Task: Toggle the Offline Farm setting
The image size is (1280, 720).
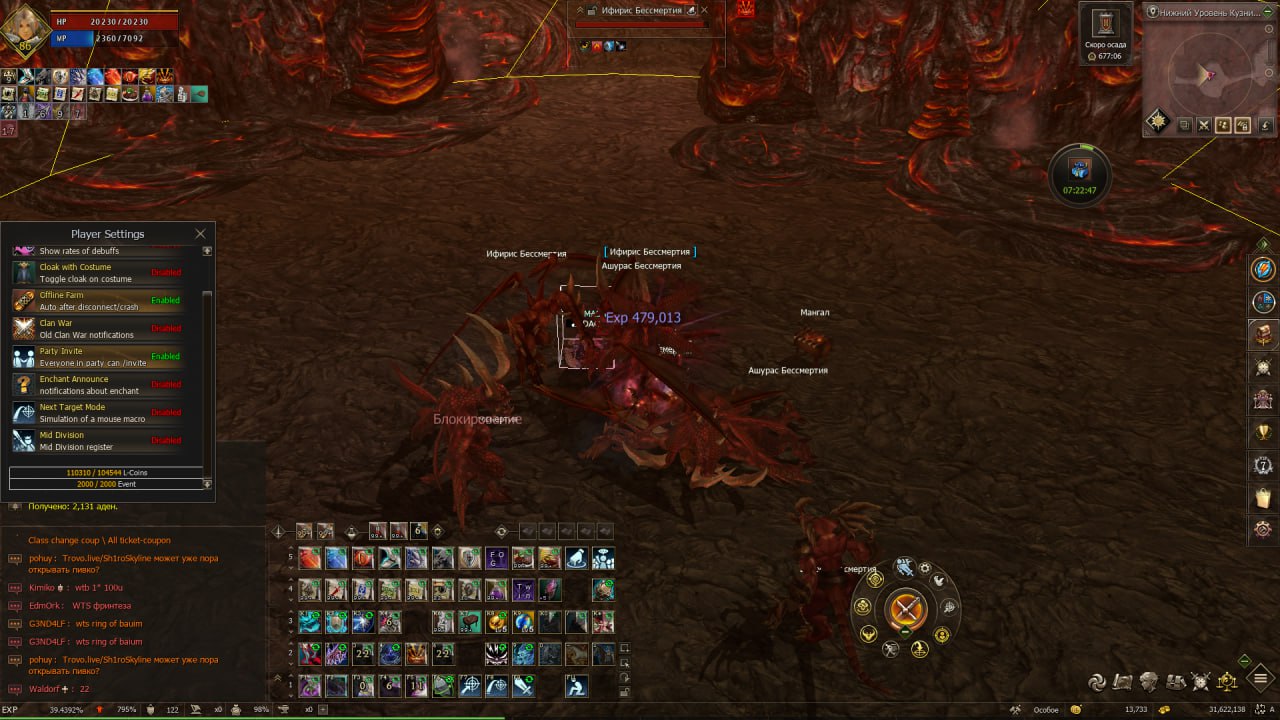Action: pos(165,300)
